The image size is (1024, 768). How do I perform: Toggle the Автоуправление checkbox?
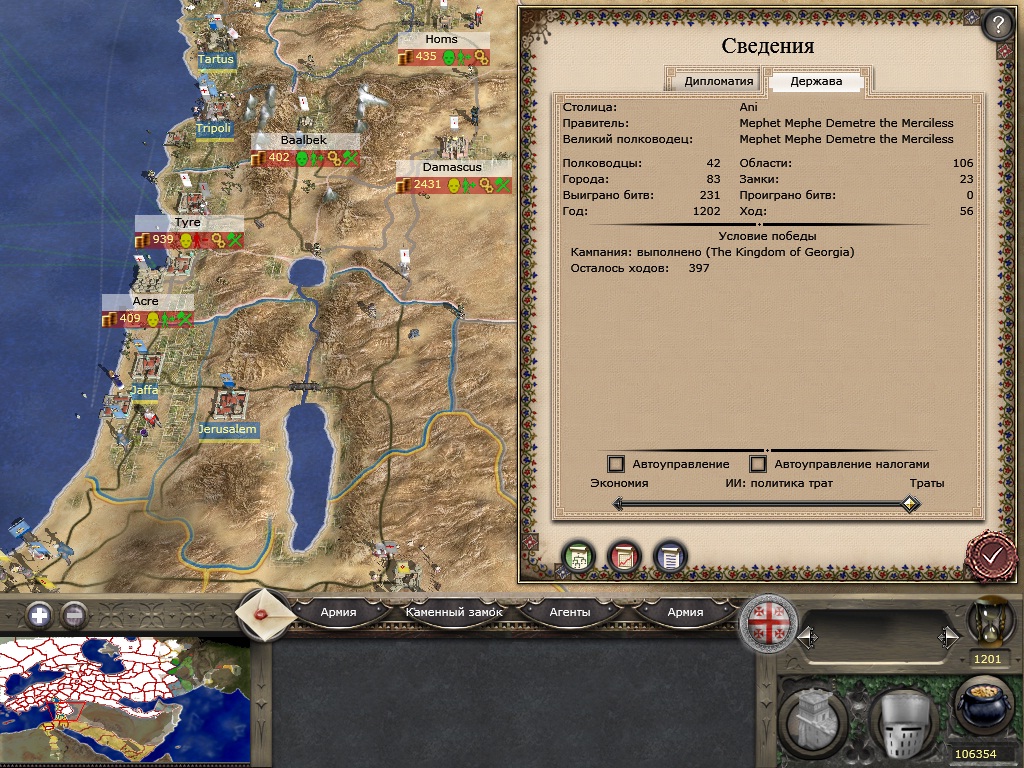[616, 464]
